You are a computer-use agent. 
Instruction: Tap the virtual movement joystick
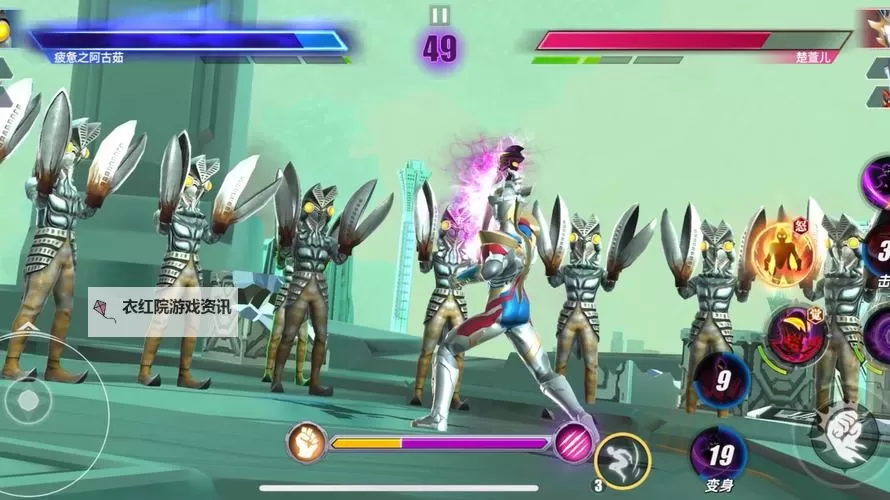coord(29,399)
